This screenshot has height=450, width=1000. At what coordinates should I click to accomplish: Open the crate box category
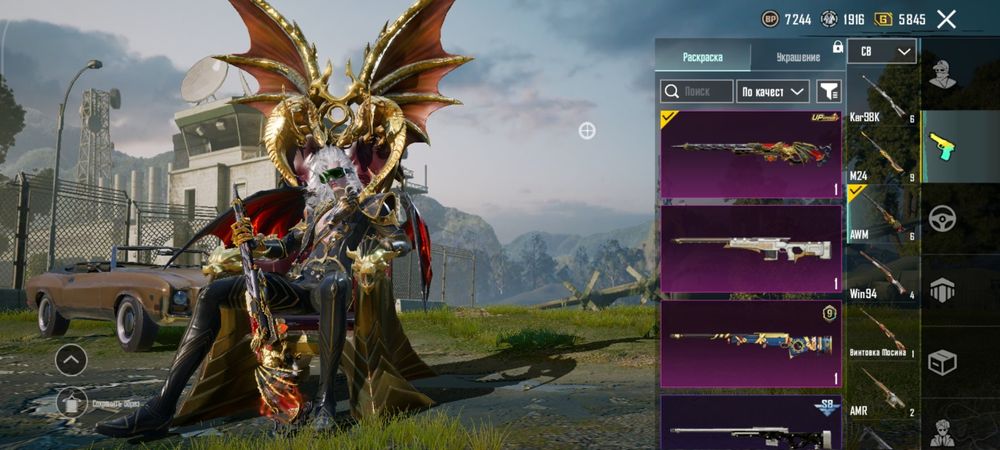942,362
